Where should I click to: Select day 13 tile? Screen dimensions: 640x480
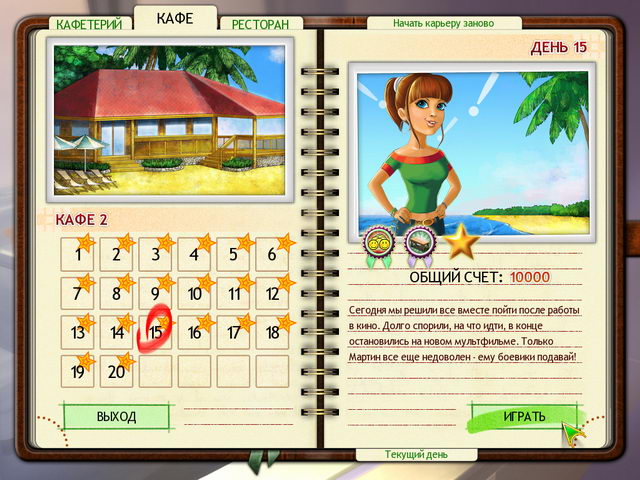click(x=78, y=333)
